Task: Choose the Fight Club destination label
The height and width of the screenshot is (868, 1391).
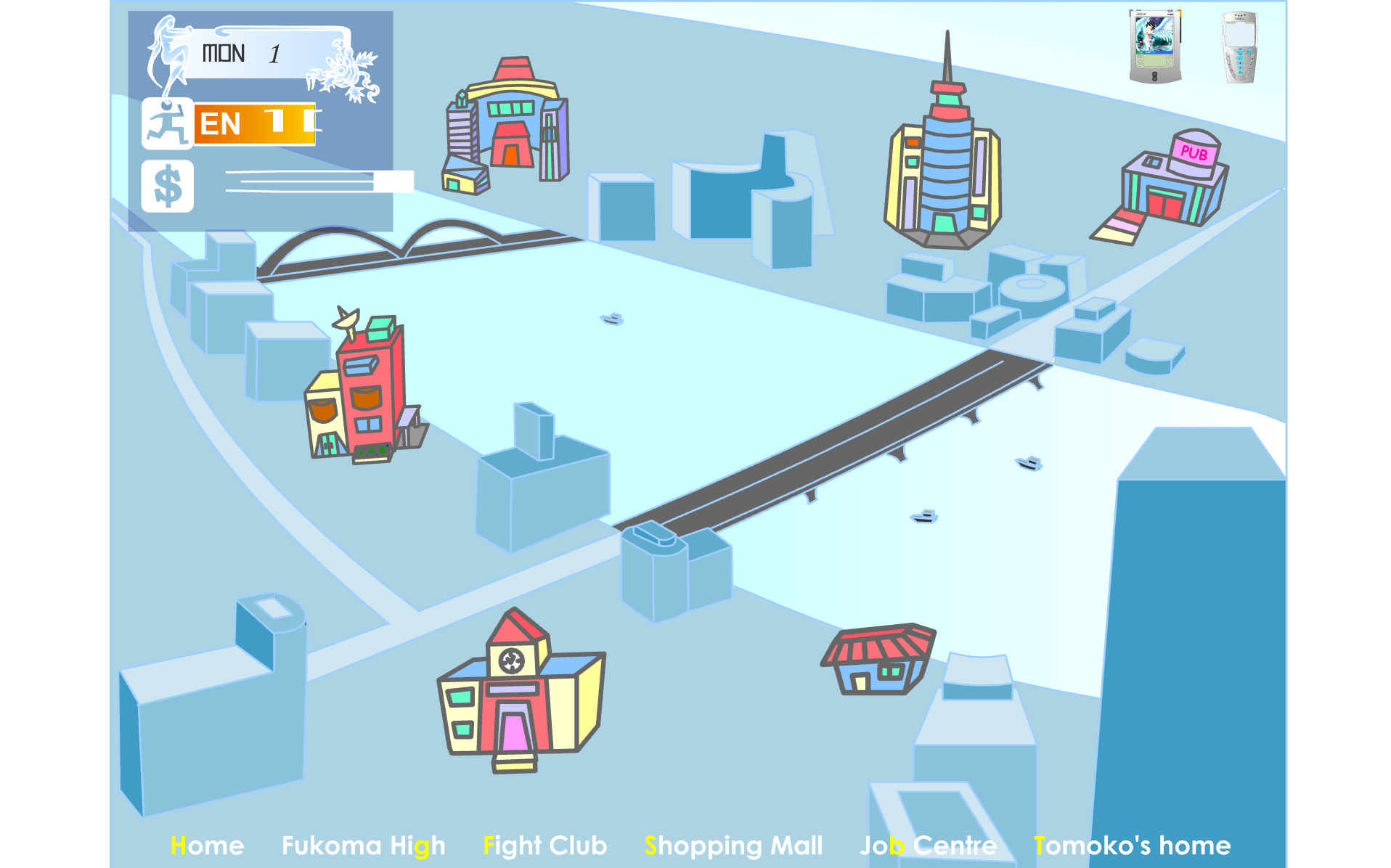Action: tap(544, 846)
